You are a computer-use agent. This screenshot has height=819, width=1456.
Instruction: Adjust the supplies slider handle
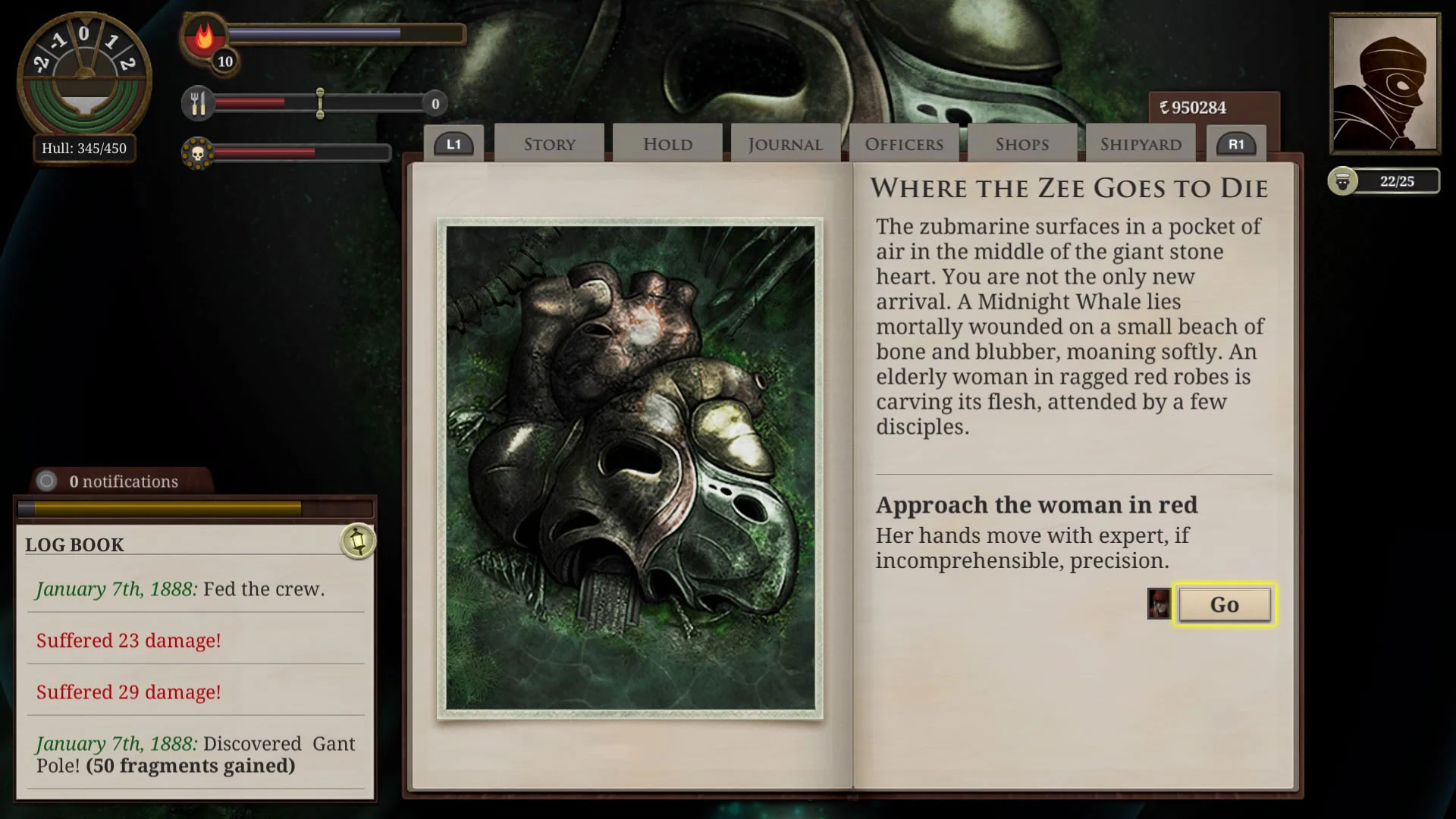tap(321, 103)
